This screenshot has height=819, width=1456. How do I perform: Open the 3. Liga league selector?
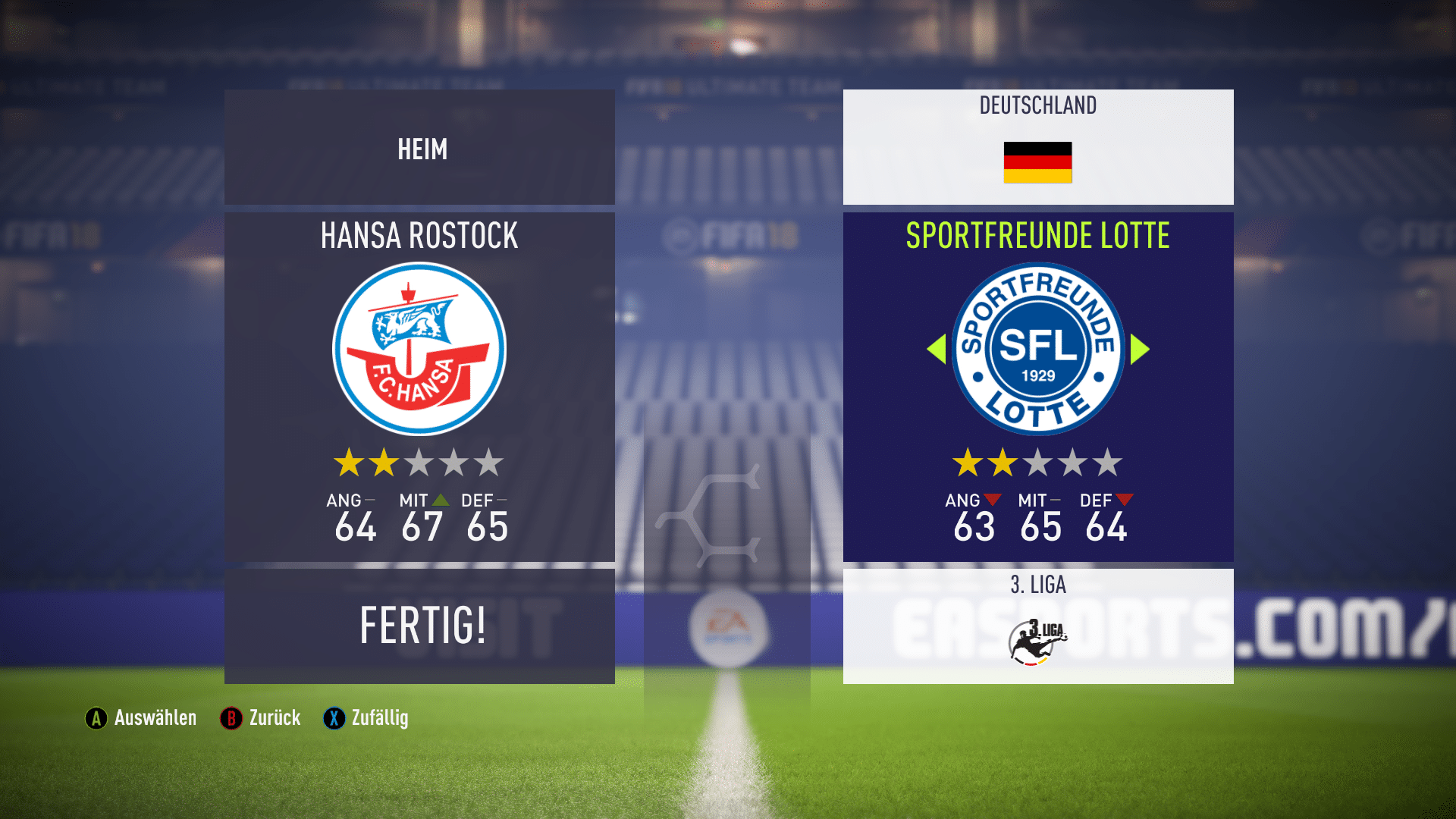[x=1037, y=626]
